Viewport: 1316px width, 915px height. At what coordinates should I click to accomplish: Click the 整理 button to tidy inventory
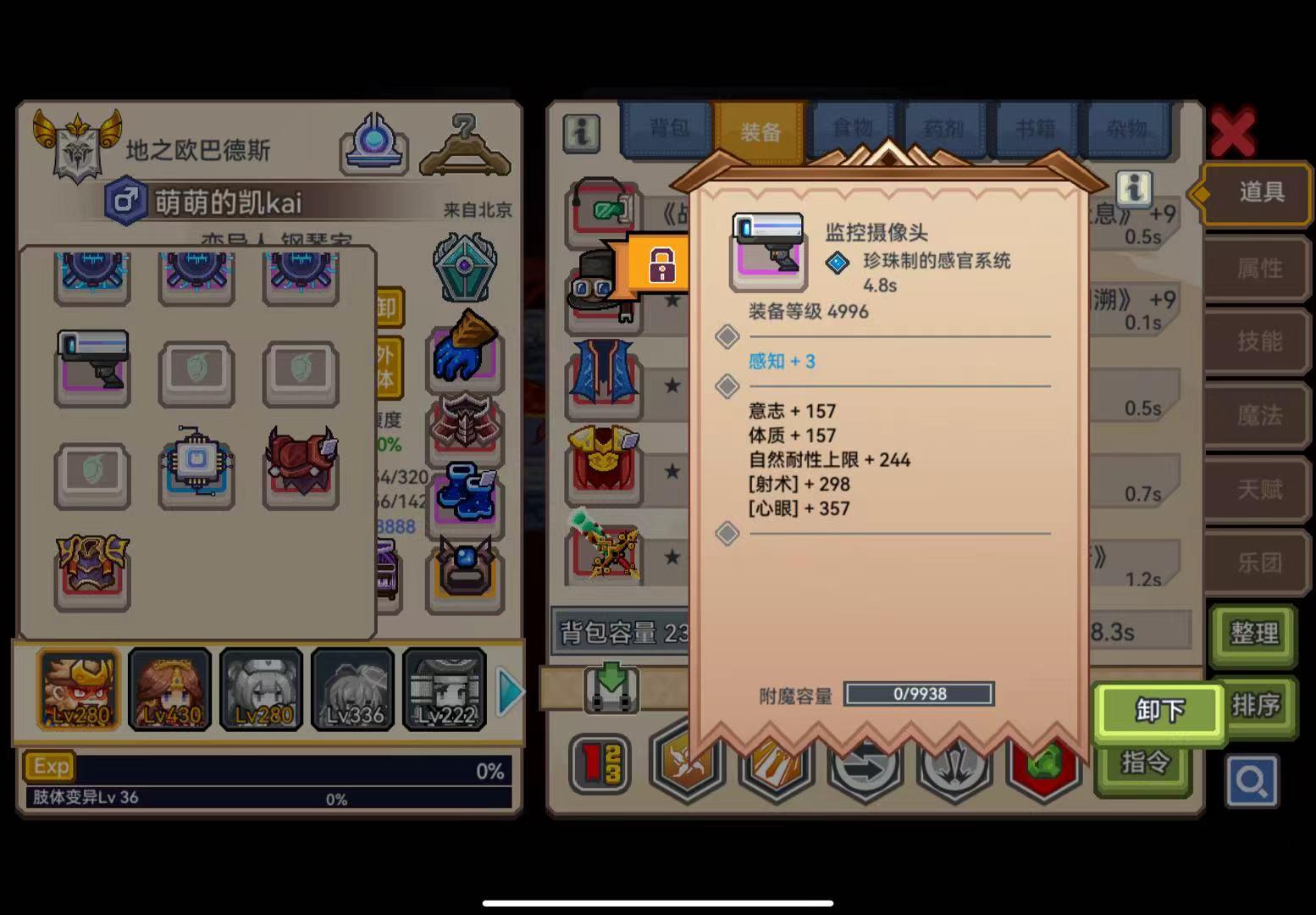click(1253, 638)
